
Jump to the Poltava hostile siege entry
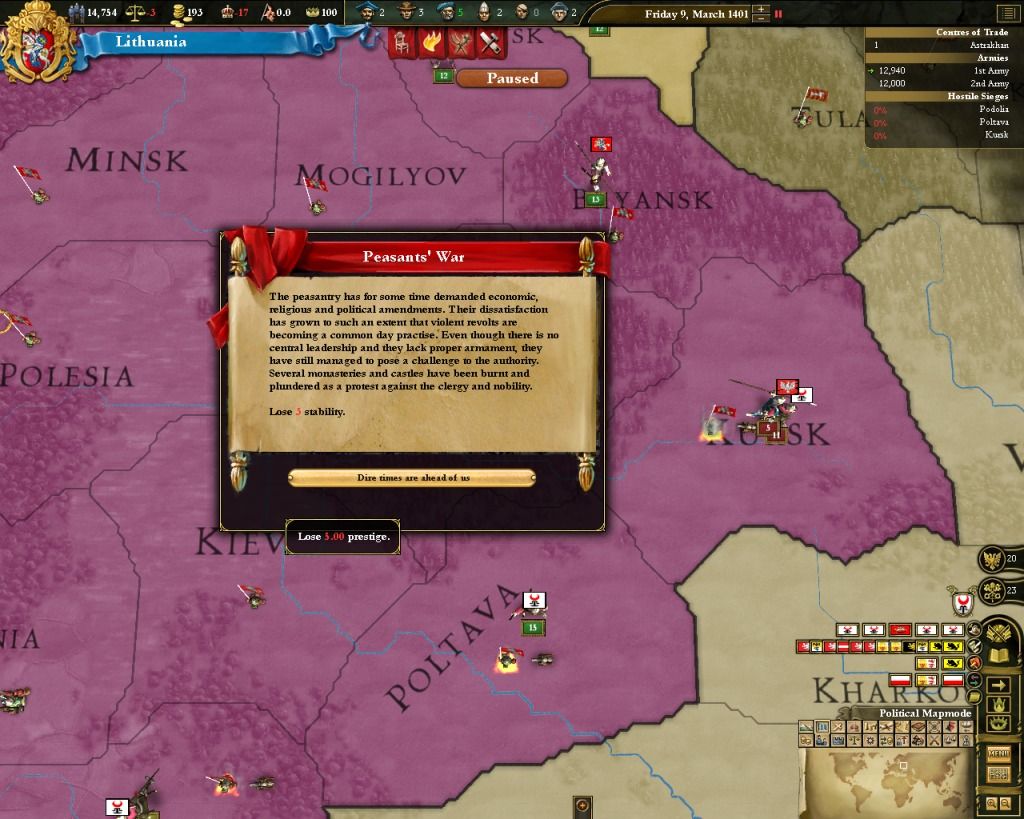942,122
